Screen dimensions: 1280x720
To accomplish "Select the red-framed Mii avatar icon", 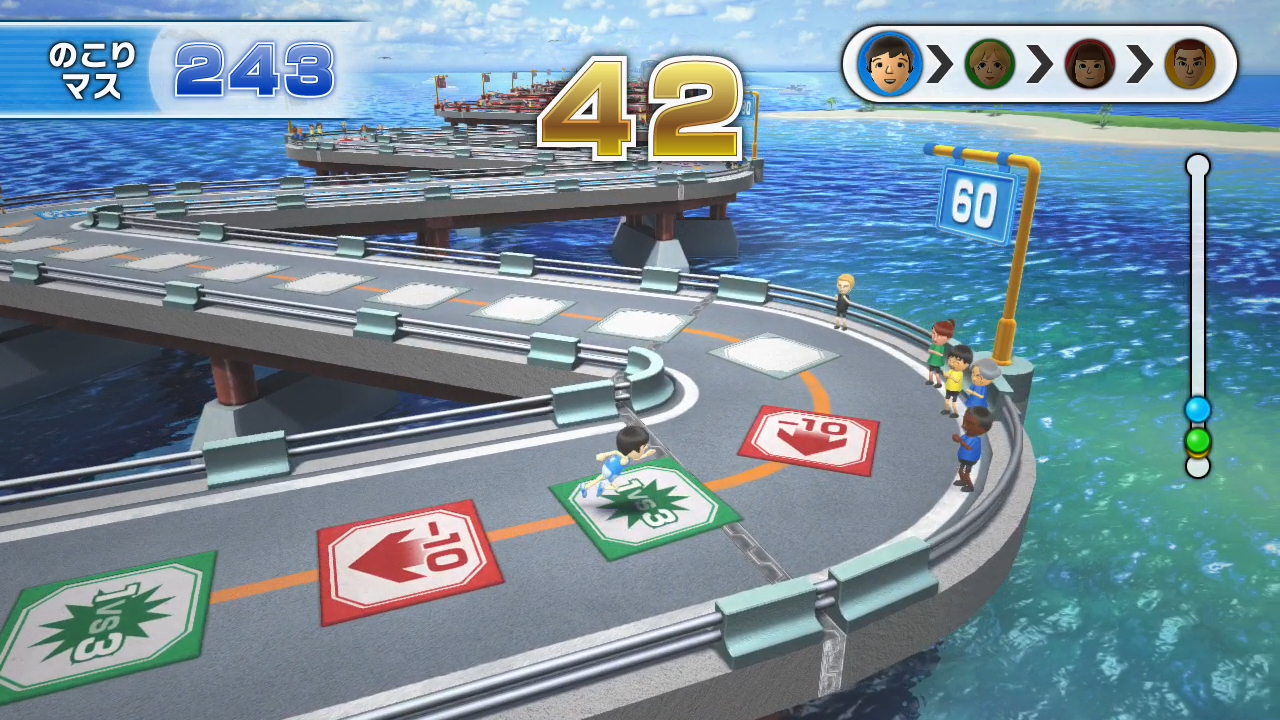I will [1090, 64].
